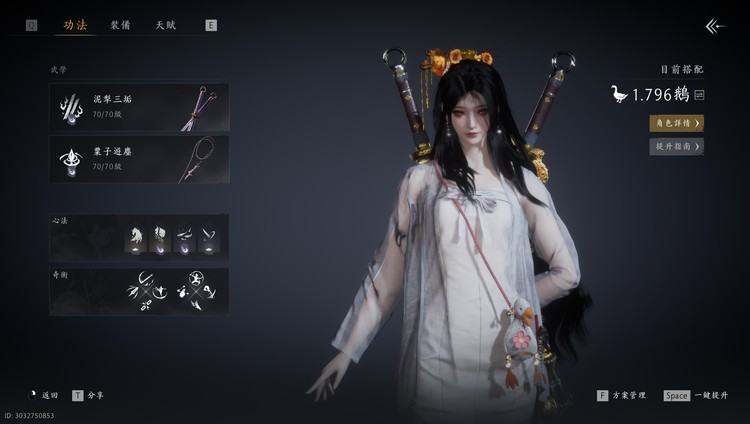Click the small list icon beside 1.796鵝
This screenshot has height=424, width=750.
pos(699,95)
